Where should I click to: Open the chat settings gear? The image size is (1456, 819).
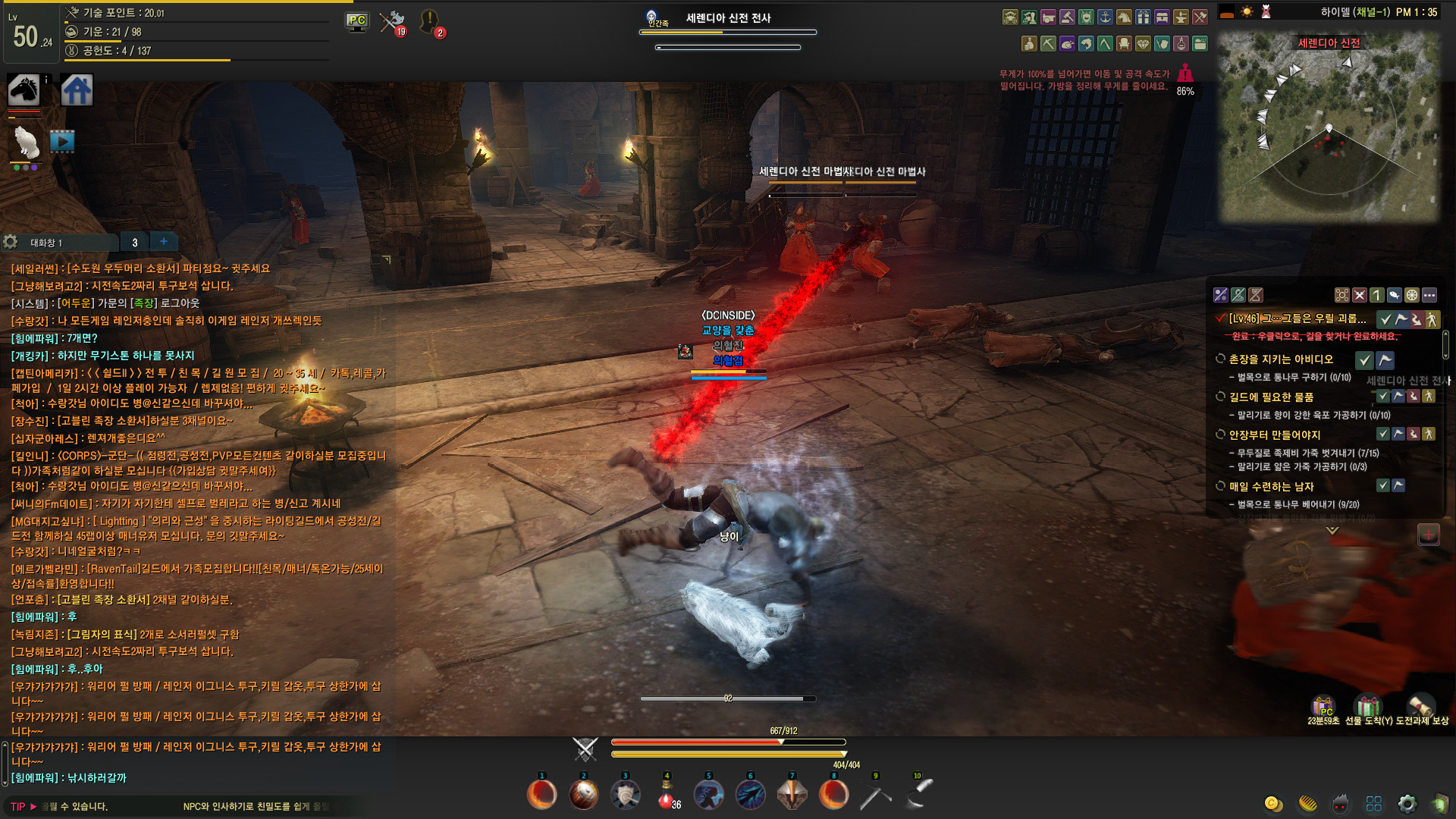pos(11,242)
